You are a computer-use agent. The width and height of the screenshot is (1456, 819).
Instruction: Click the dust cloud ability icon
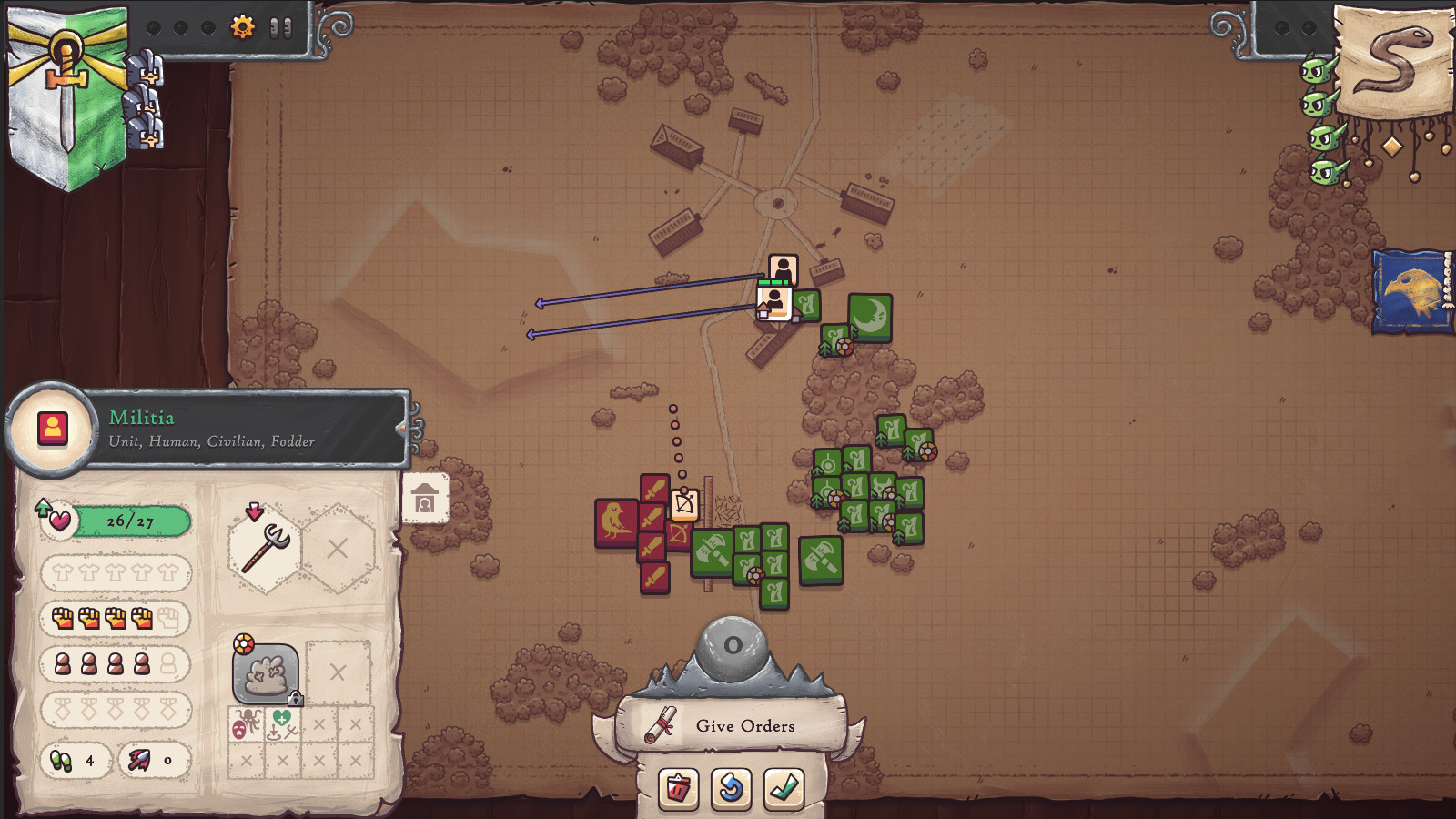click(267, 673)
